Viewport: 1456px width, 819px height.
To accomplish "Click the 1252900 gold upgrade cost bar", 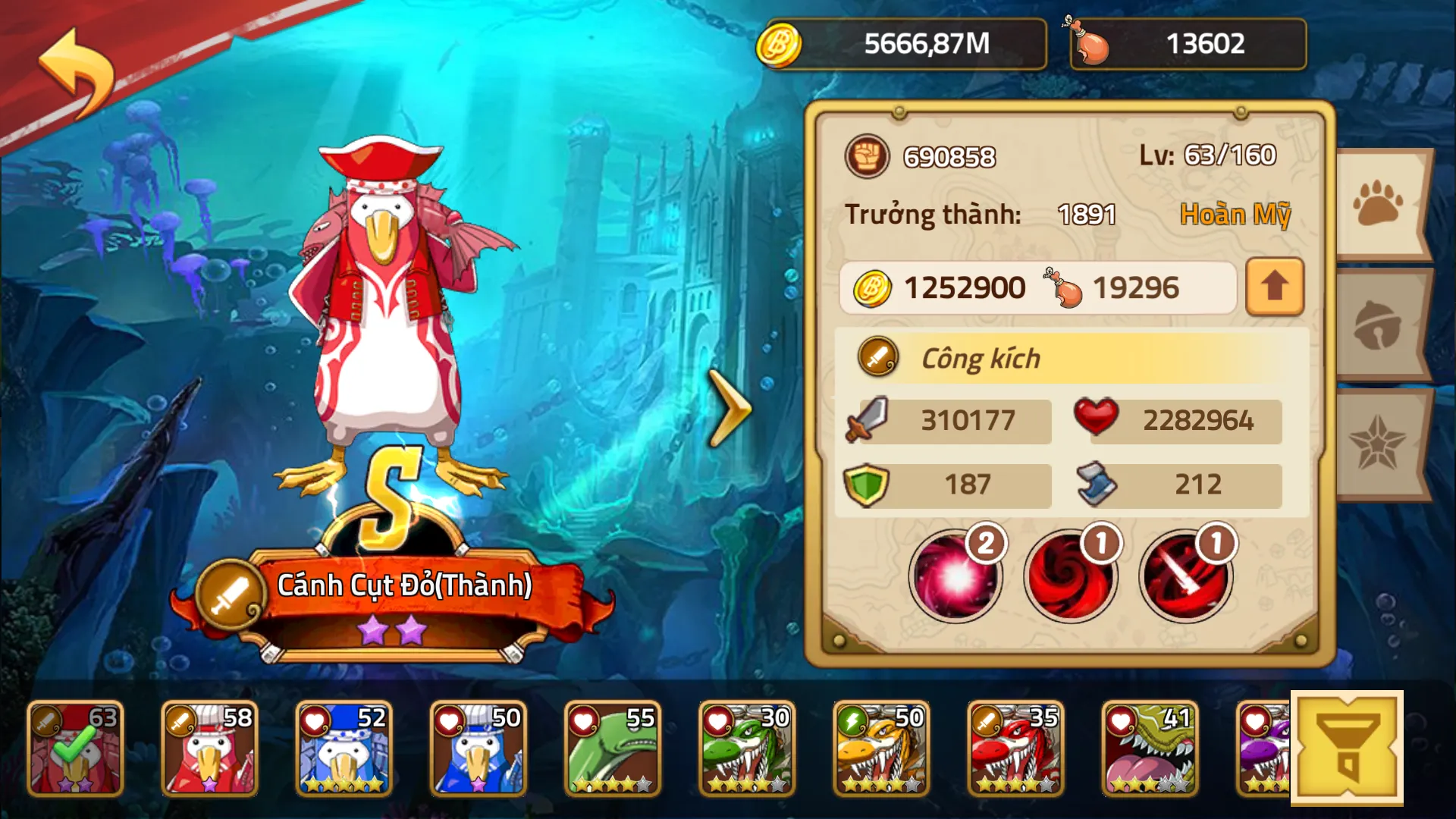I will pos(963,287).
